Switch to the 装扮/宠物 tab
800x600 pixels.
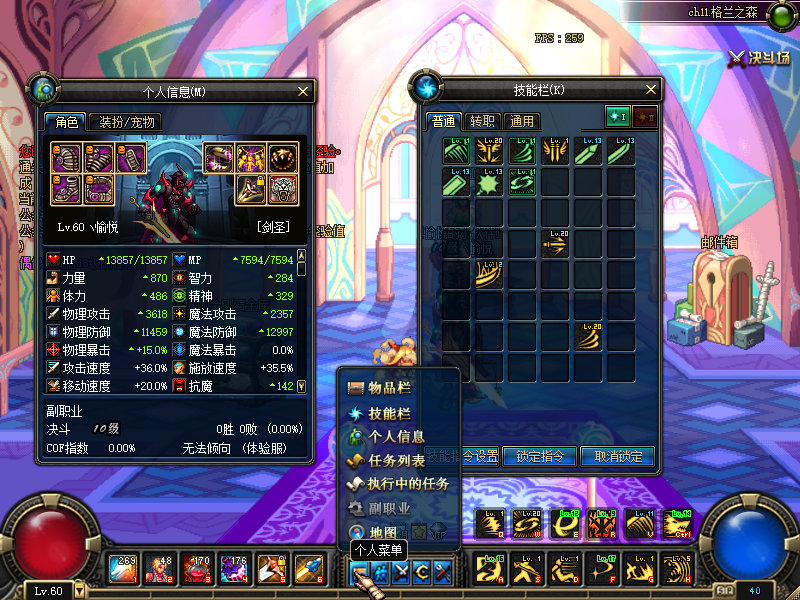click(x=129, y=122)
